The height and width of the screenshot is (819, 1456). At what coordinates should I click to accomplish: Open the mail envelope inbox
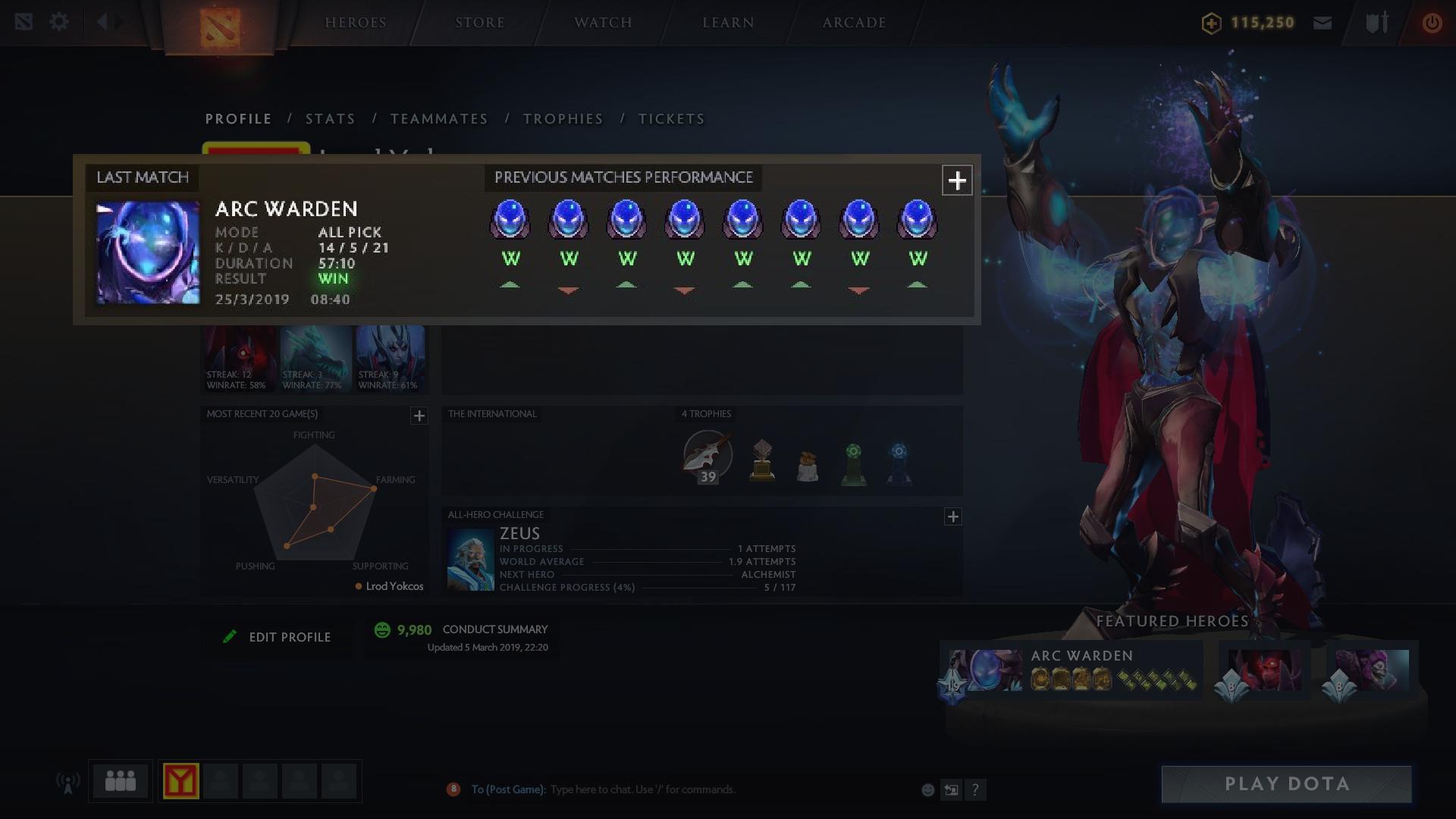(x=1323, y=23)
